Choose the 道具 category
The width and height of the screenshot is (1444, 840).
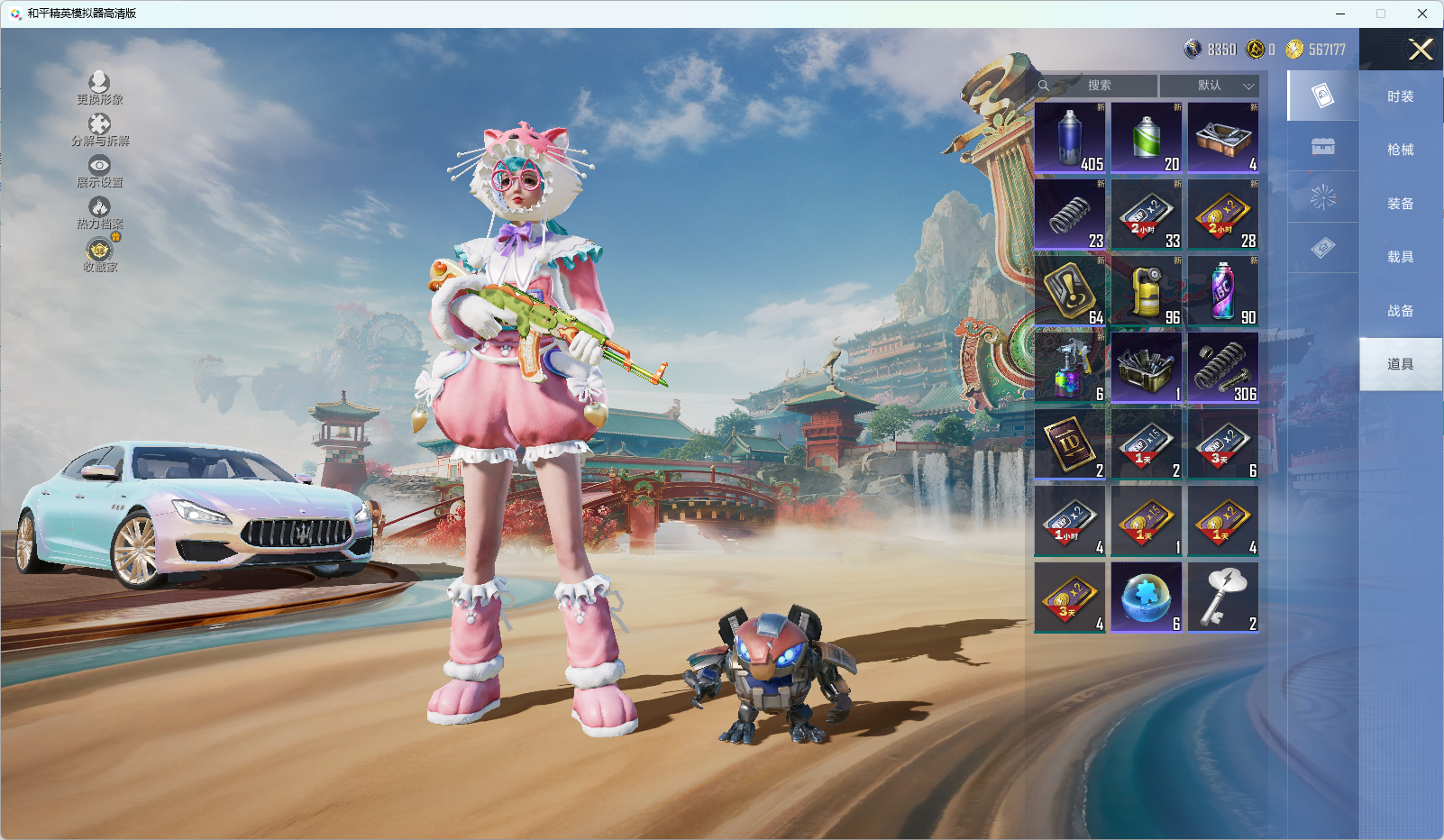click(x=1400, y=364)
